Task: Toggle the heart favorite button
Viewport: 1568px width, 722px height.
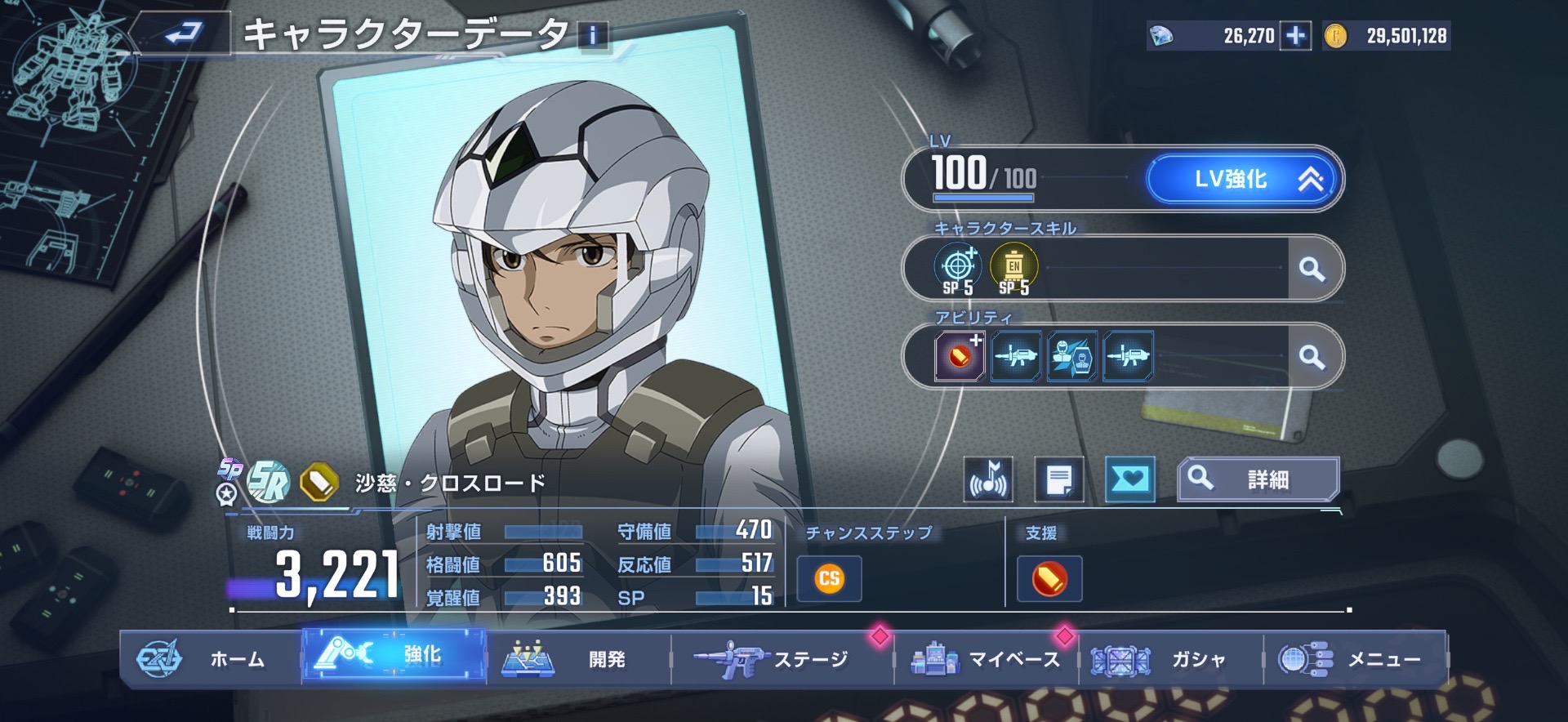Action: tap(1129, 479)
